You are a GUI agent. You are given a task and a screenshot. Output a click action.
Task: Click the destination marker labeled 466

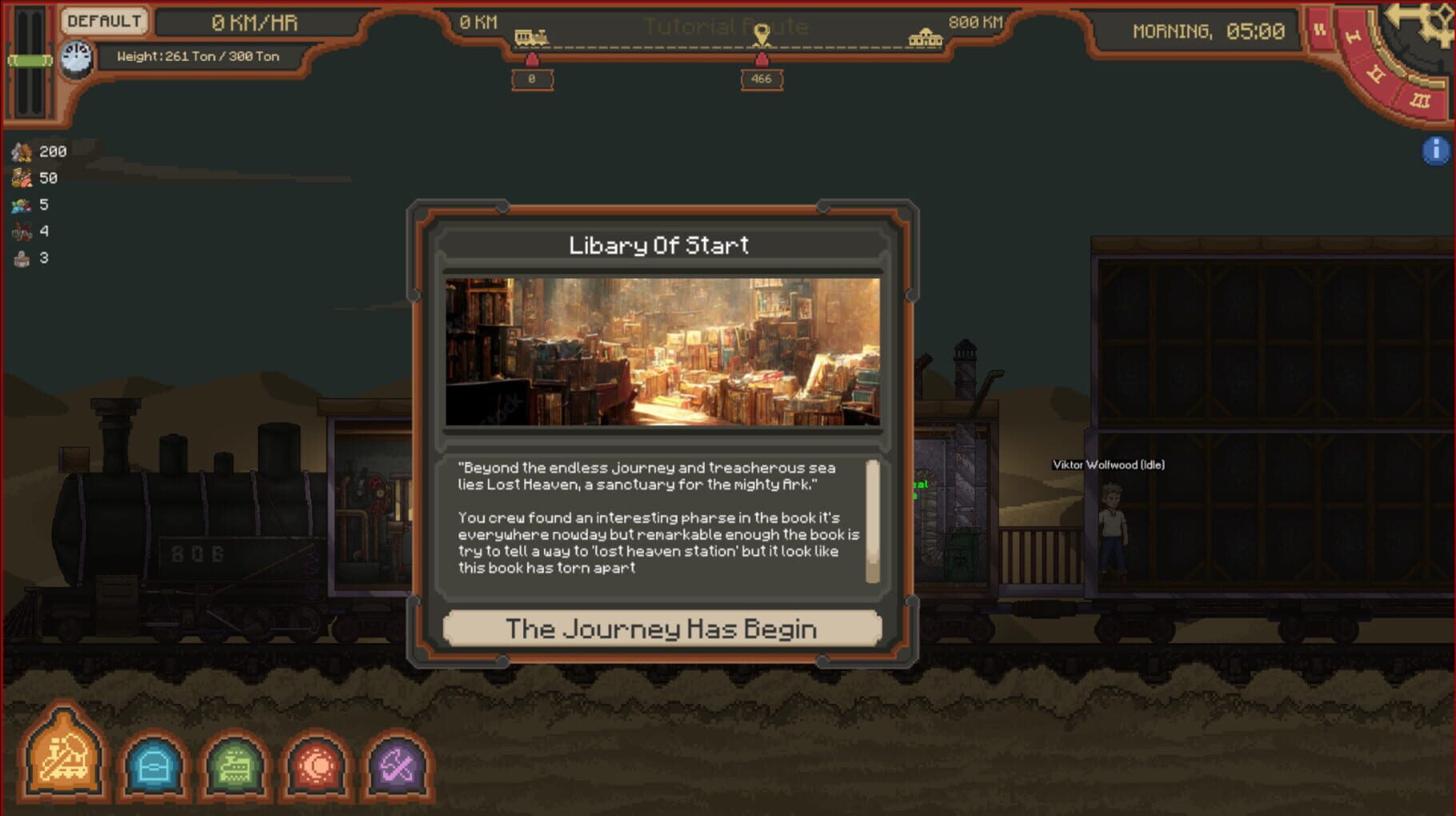click(761, 78)
